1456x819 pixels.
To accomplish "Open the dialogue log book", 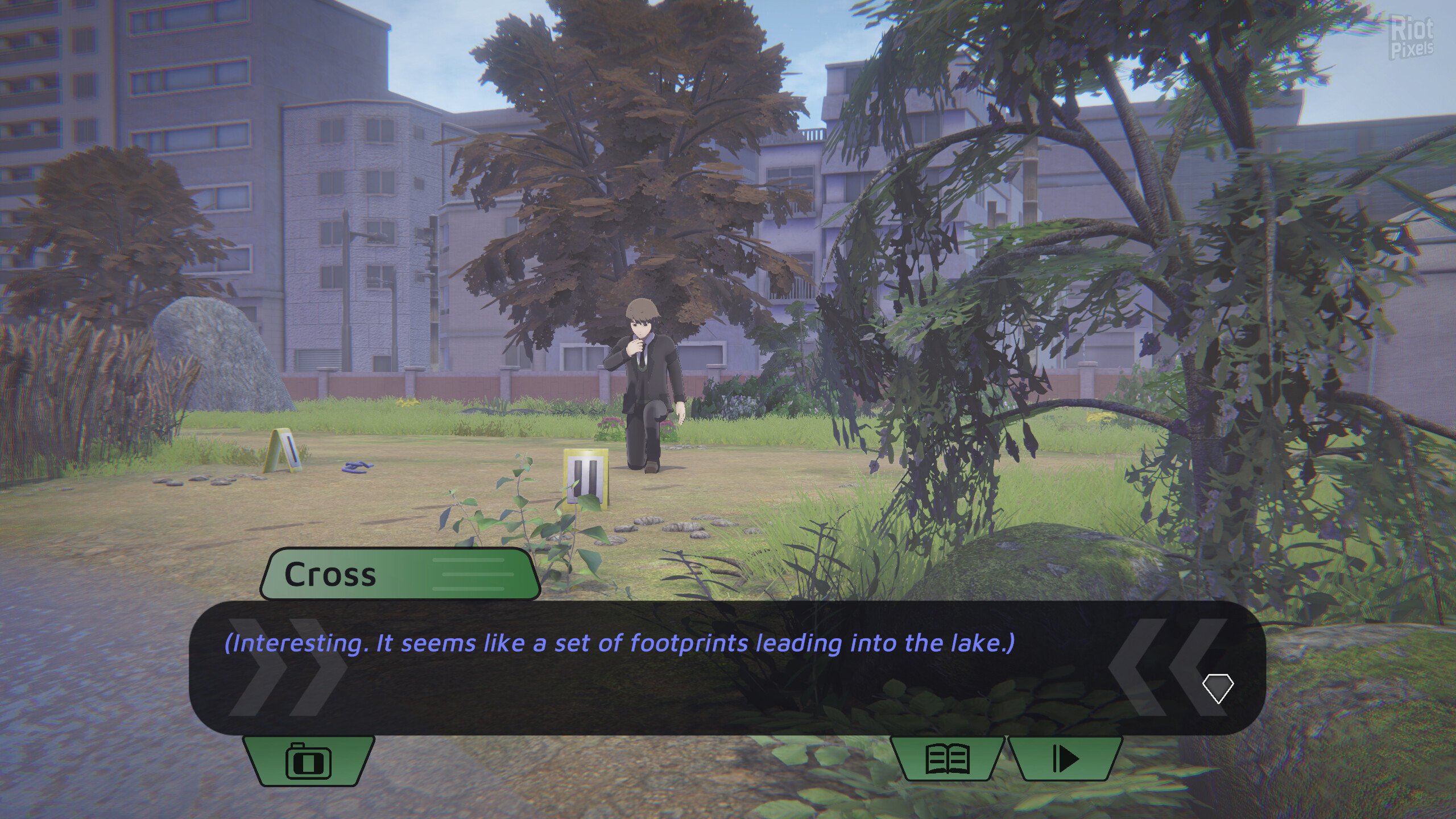I will (948, 759).
